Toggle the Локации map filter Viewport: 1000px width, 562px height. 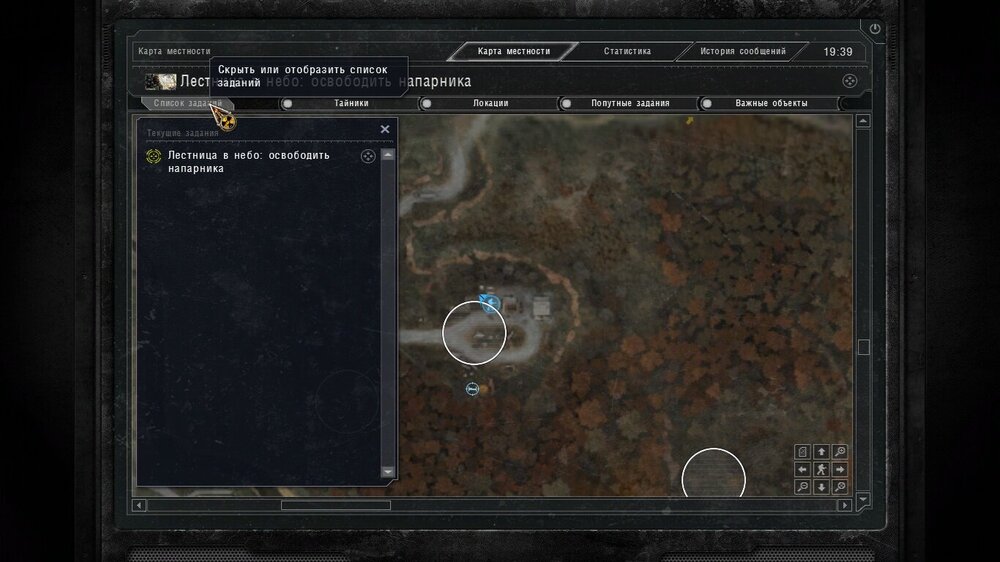point(490,103)
